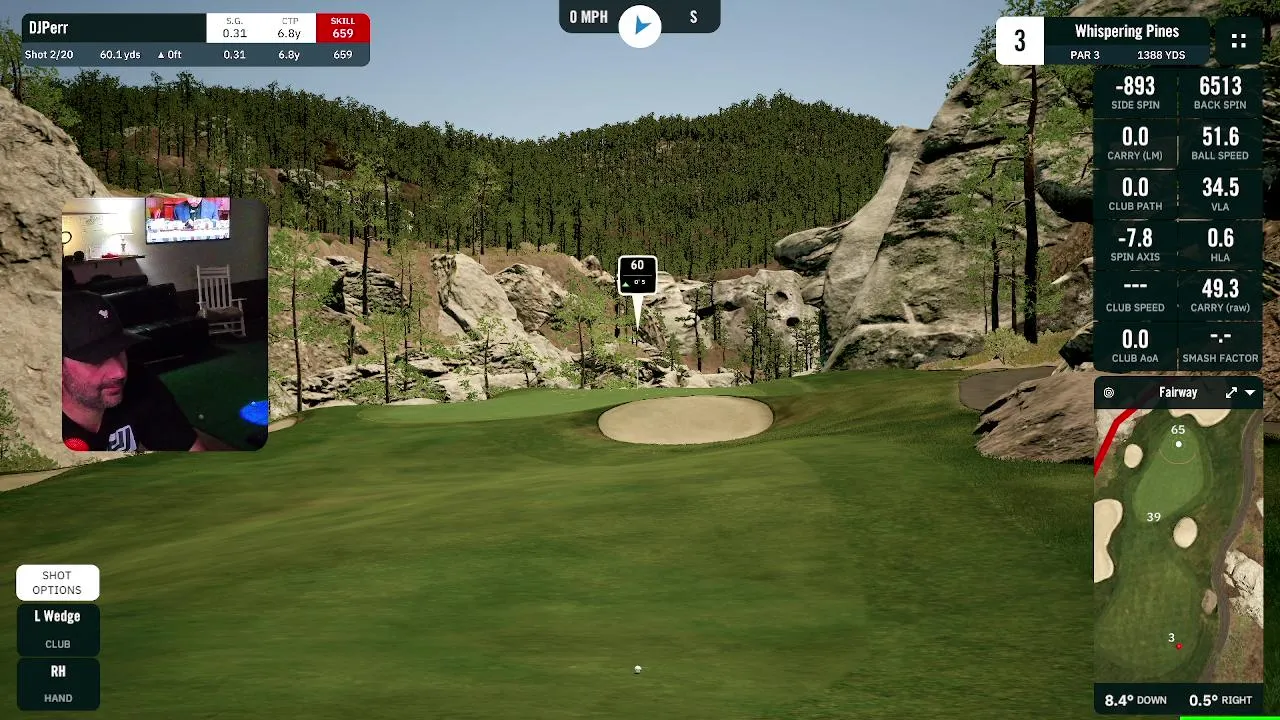
Task: Change the L Wedge club selection
Action: [x=57, y=628]
